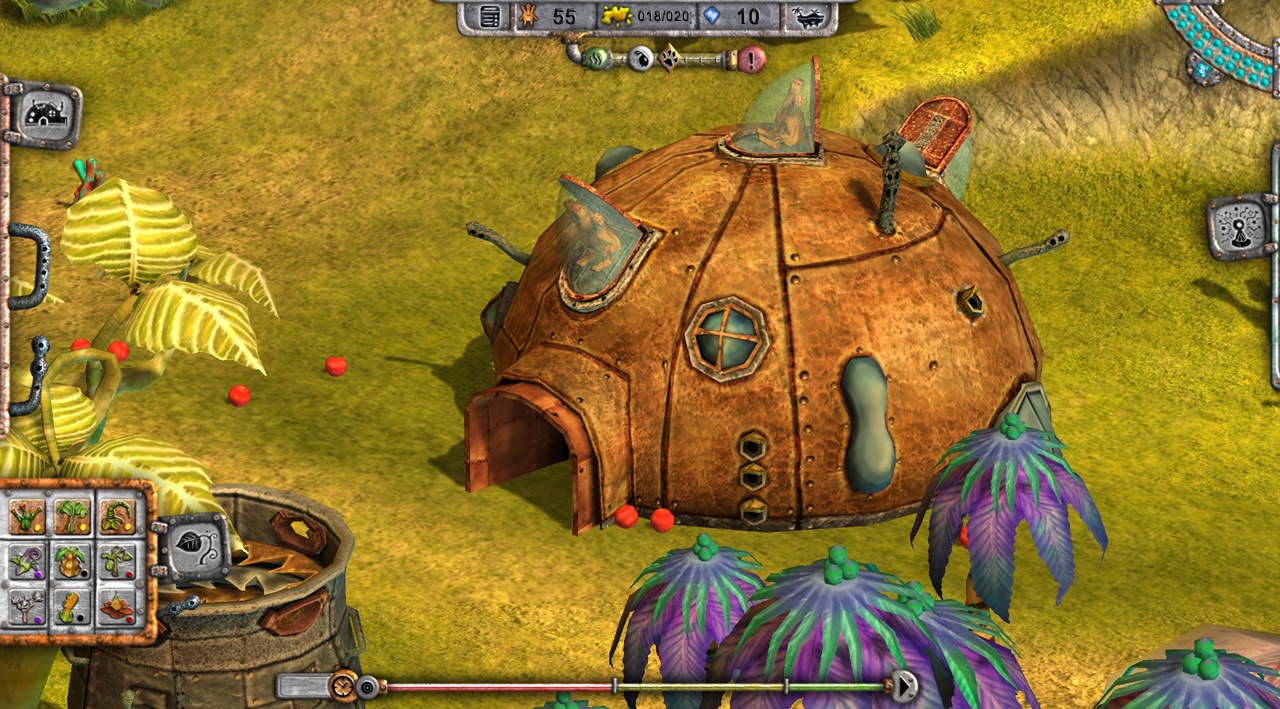
Task: Pick the curled green fern plant tile
Action: pos(117,516)
